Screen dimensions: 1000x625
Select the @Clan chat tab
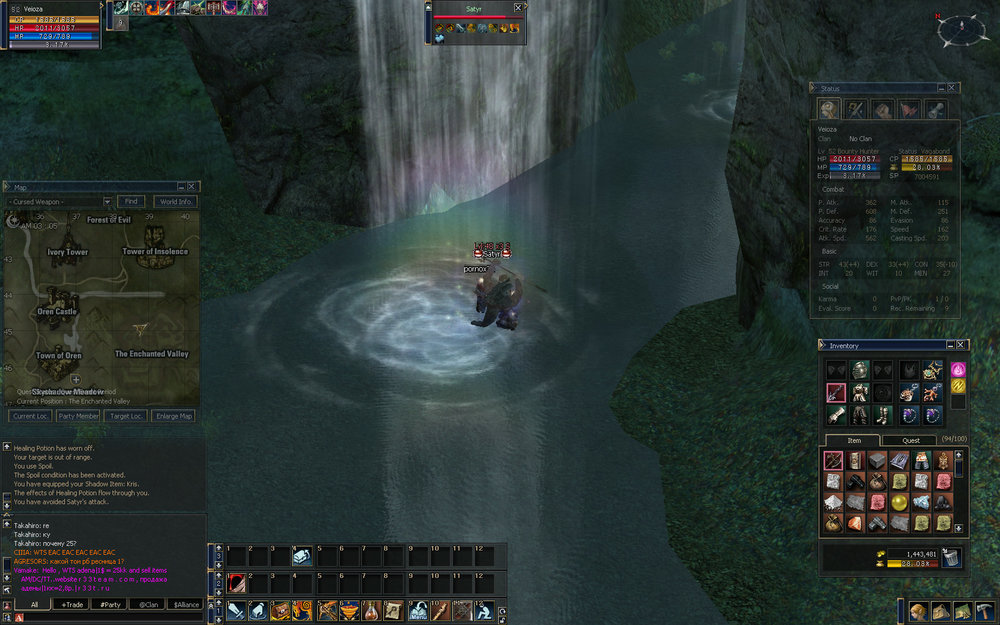point(148,604)
